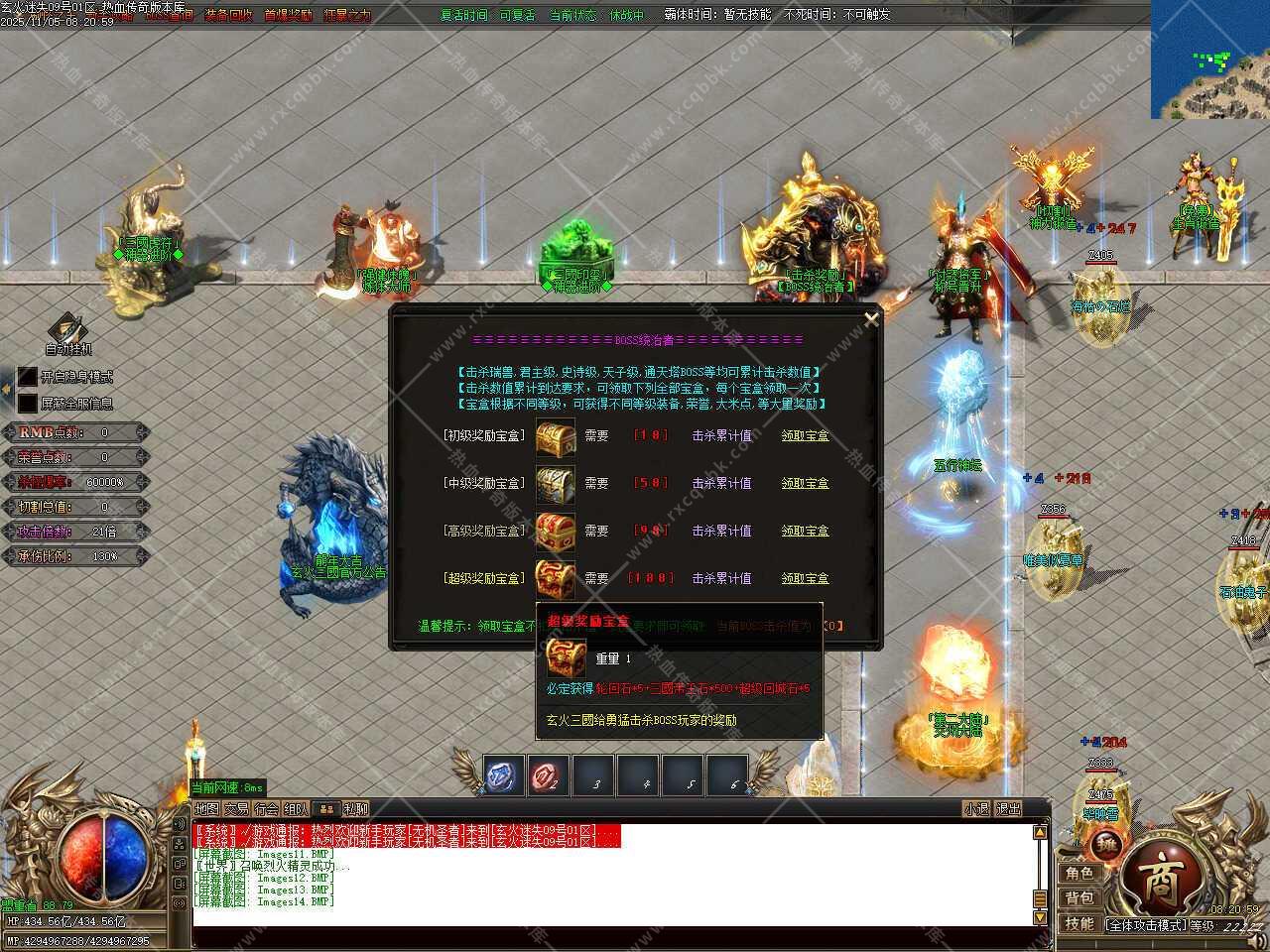The width and height of the screenshot is (1270, 952).
Task: Claim the 高级奖励宝盒 via its 领取宝盒 link
Action: pyautogui.click(x=805, y=531)
